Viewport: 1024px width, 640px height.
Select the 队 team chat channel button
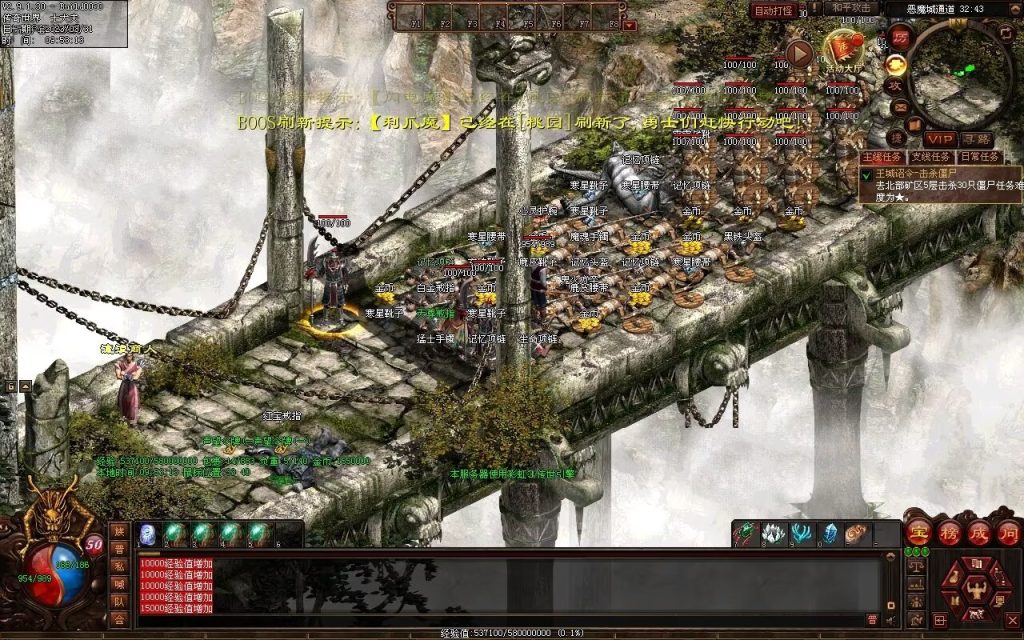(x=119, y=601)
